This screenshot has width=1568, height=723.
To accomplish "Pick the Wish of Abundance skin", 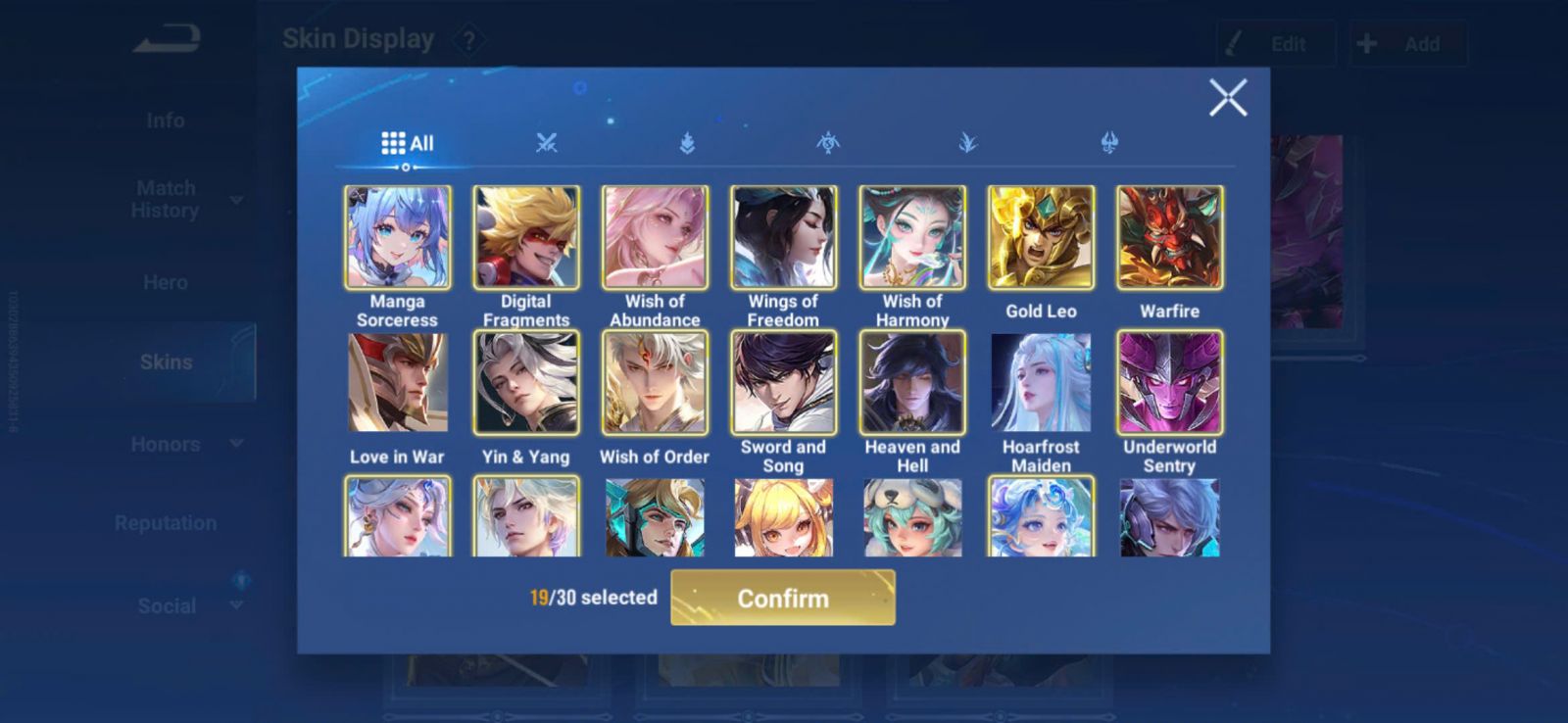I will coord(655,238).
